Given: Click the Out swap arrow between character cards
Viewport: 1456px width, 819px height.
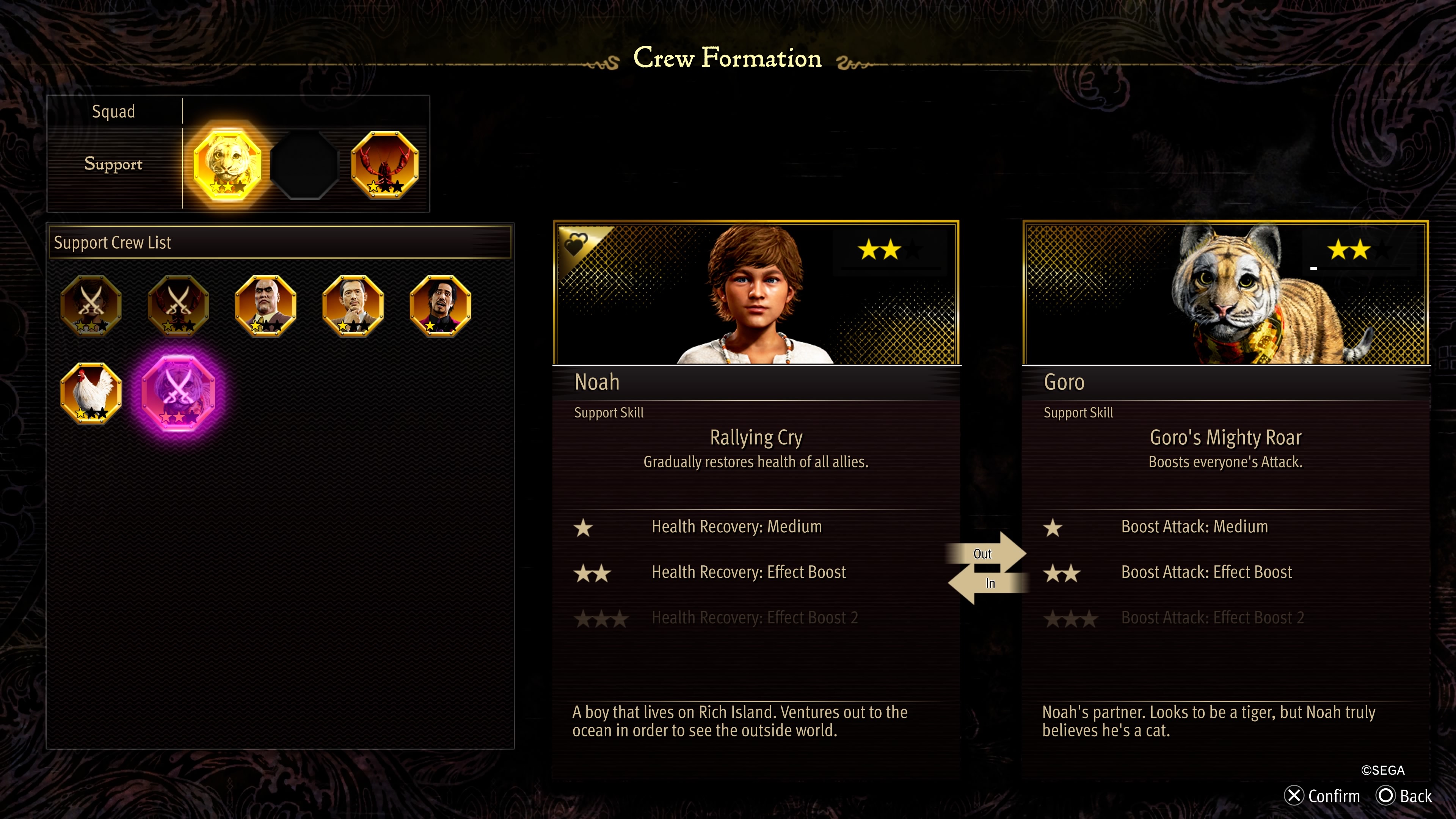Looking at the screenshot, I should [986, 554].
